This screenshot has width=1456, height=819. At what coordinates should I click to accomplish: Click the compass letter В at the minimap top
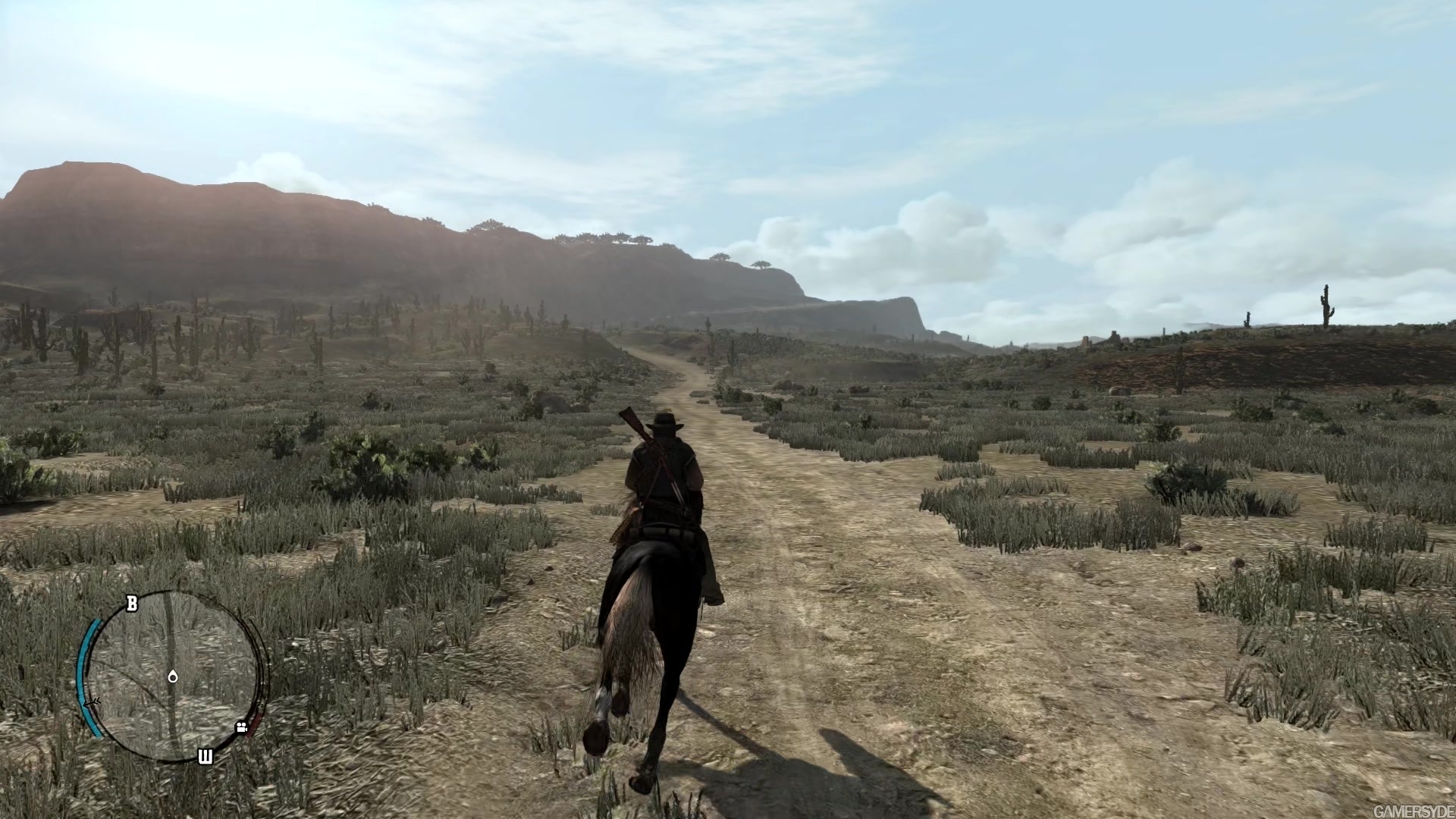coord(130,603)
